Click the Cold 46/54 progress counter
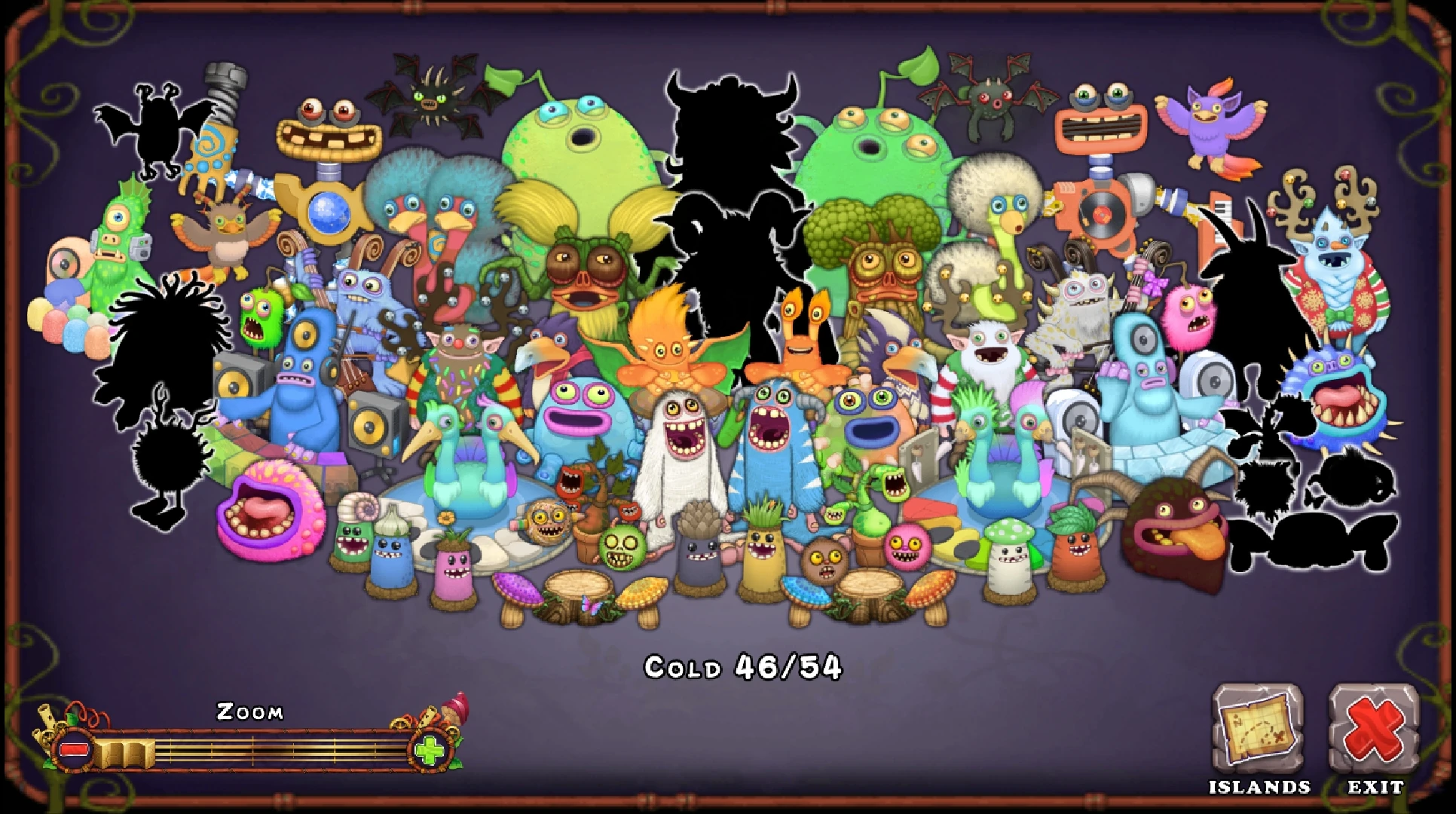The width and height of the screenshot is (1456, 814). 742,665
